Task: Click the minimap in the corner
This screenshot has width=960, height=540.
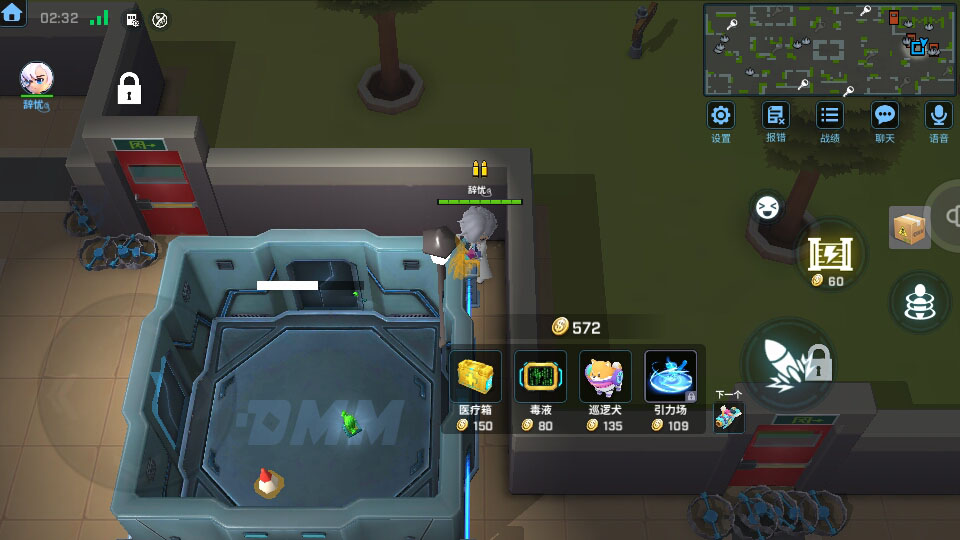Action: click(829, 49)
